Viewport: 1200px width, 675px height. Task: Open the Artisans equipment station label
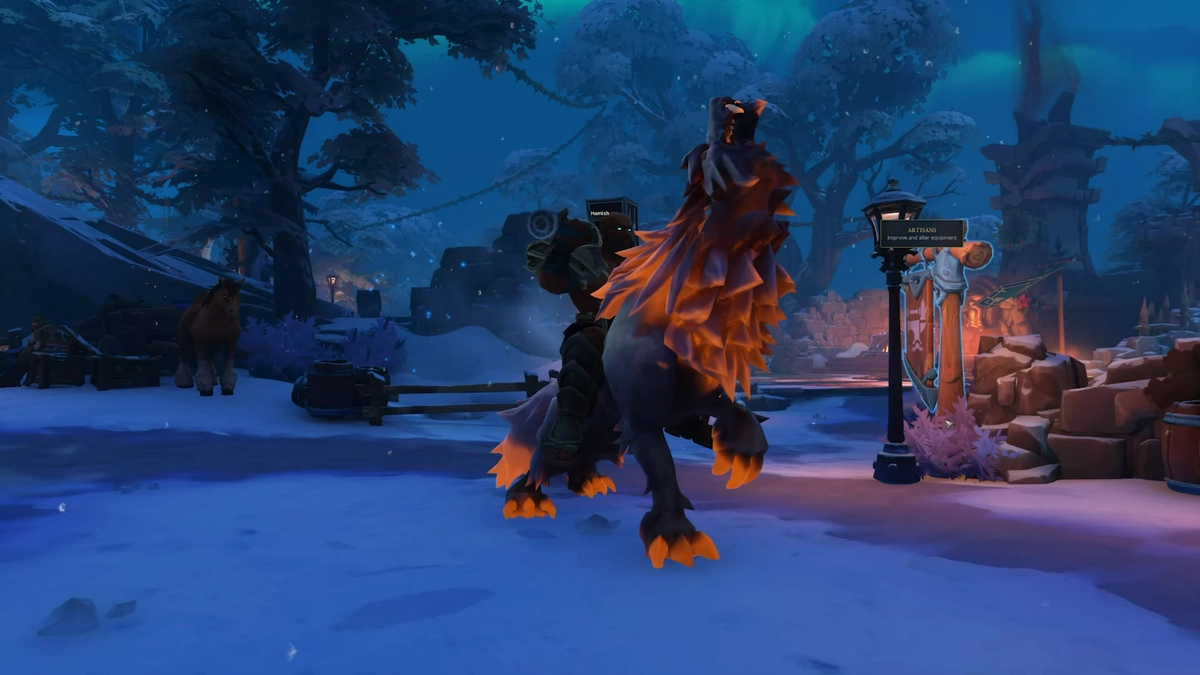tap(921, 233)
